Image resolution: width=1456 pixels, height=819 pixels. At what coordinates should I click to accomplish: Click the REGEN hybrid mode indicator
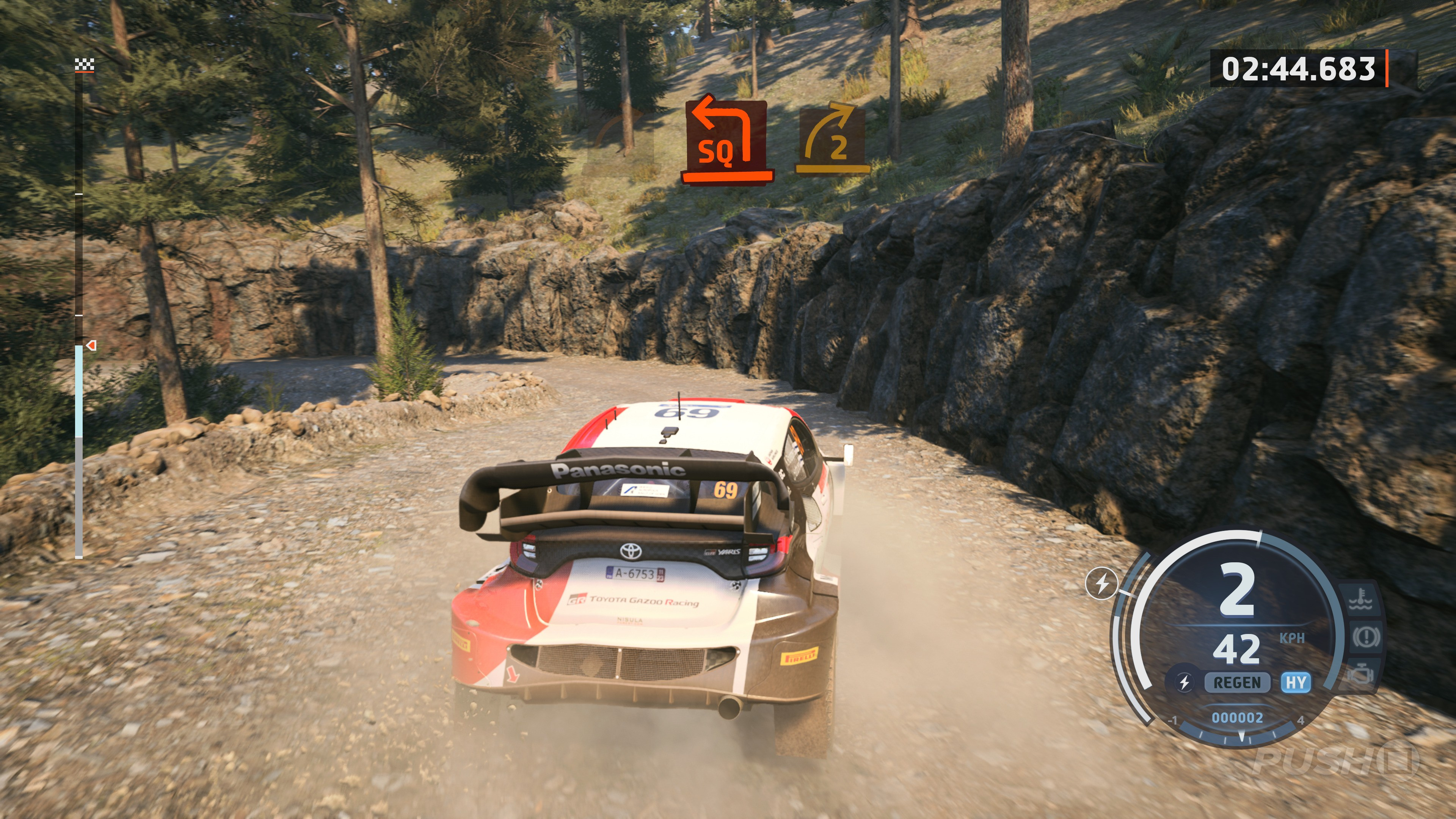(1237, 683)
